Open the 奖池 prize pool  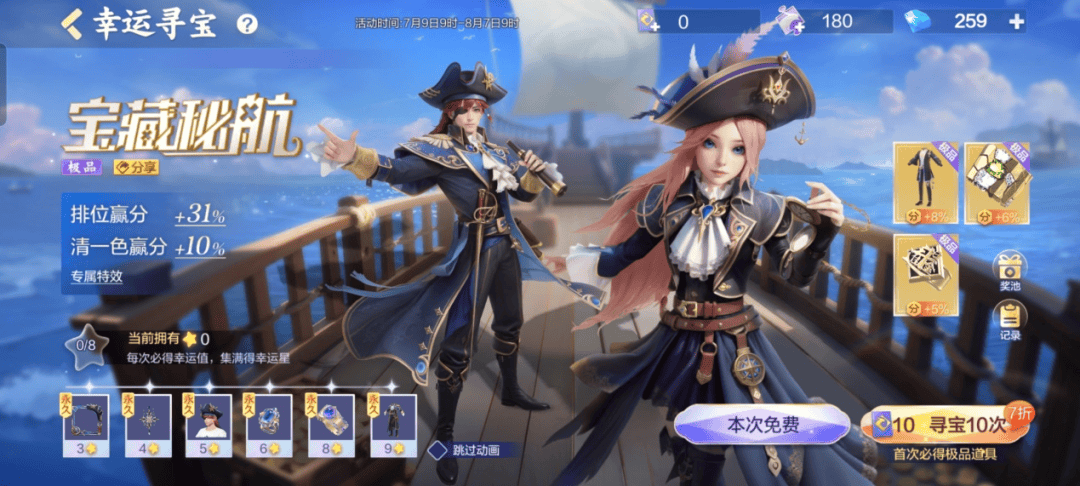point(1009,272)
